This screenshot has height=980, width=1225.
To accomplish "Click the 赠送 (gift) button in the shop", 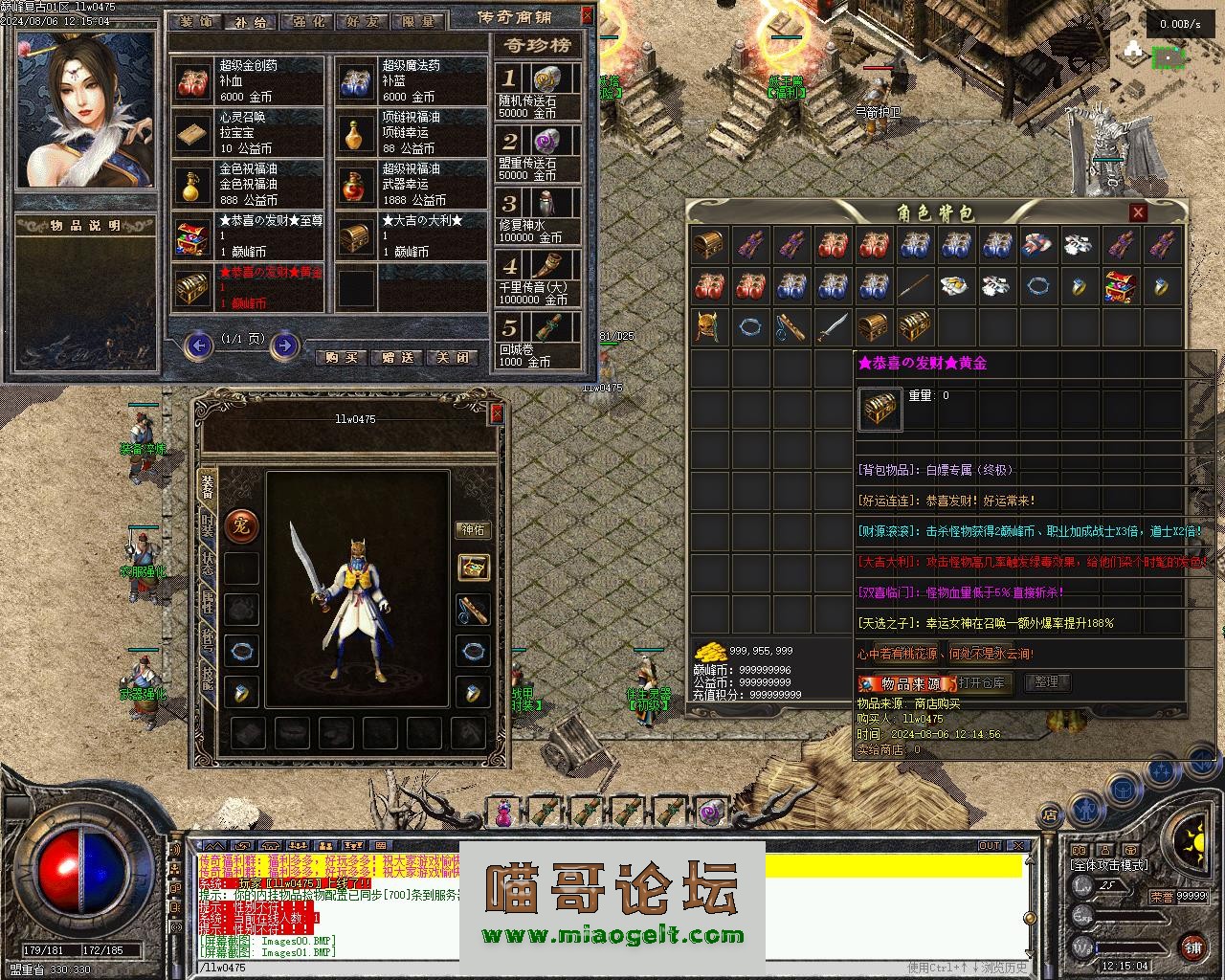I will [397, 357].
